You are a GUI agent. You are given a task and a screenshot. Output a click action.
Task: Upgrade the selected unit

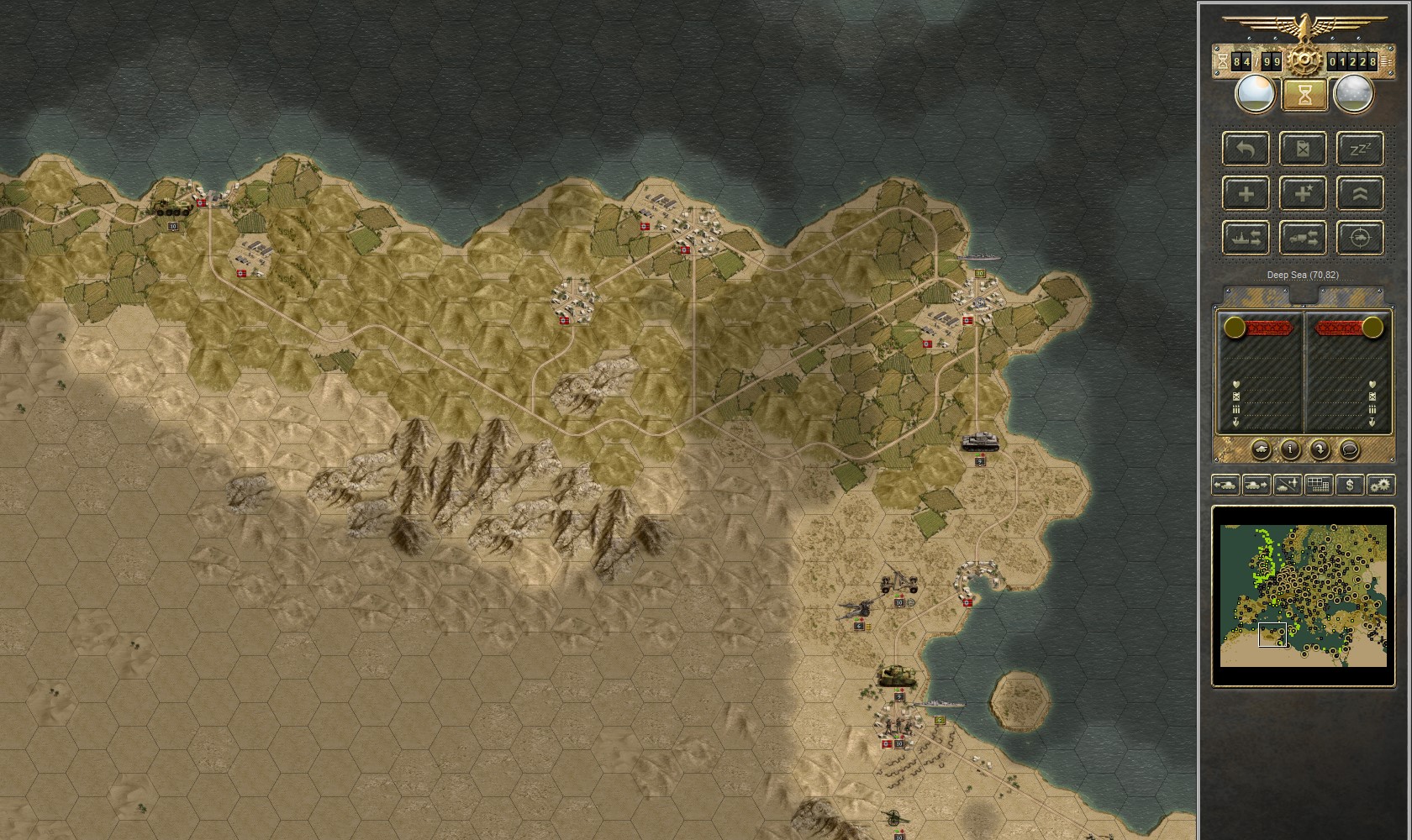tap(1360, 194)
